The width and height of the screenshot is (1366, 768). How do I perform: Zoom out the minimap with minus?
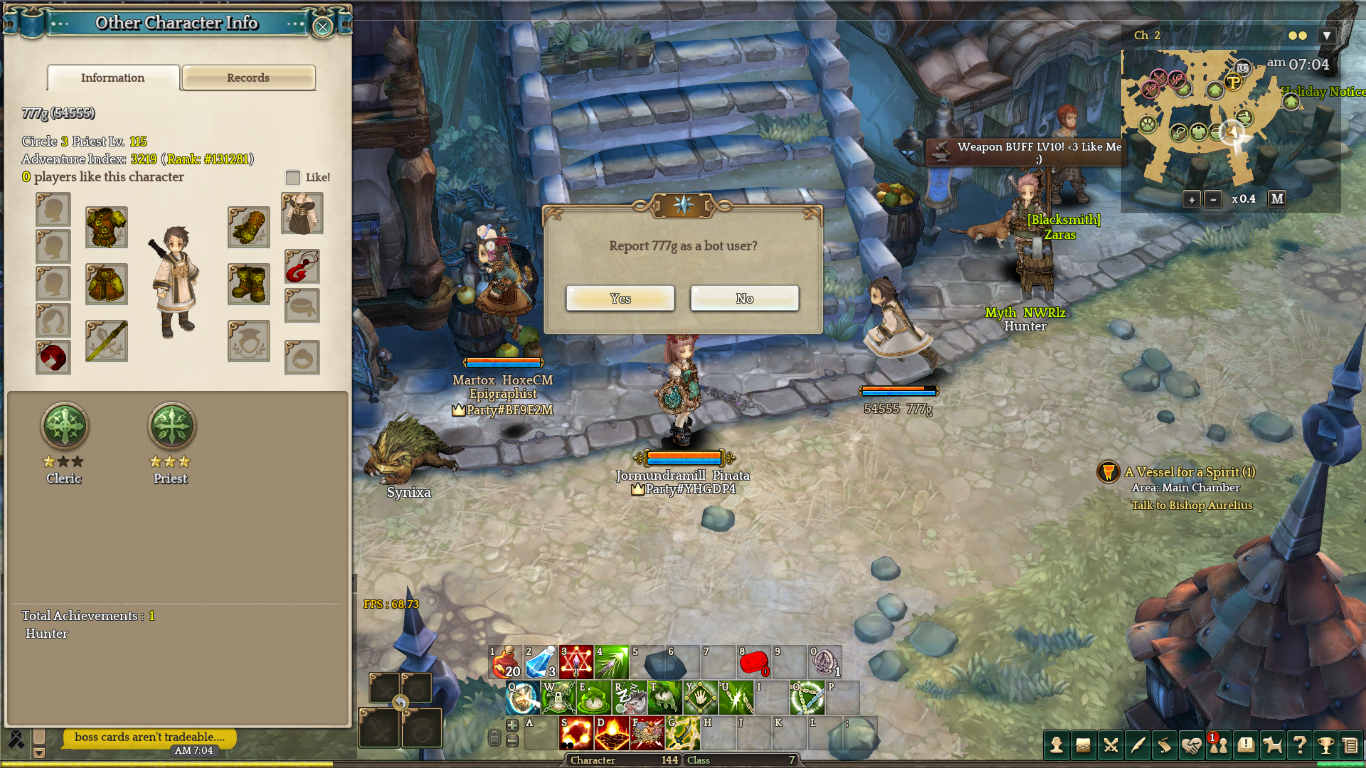(x=1214, y=199)
